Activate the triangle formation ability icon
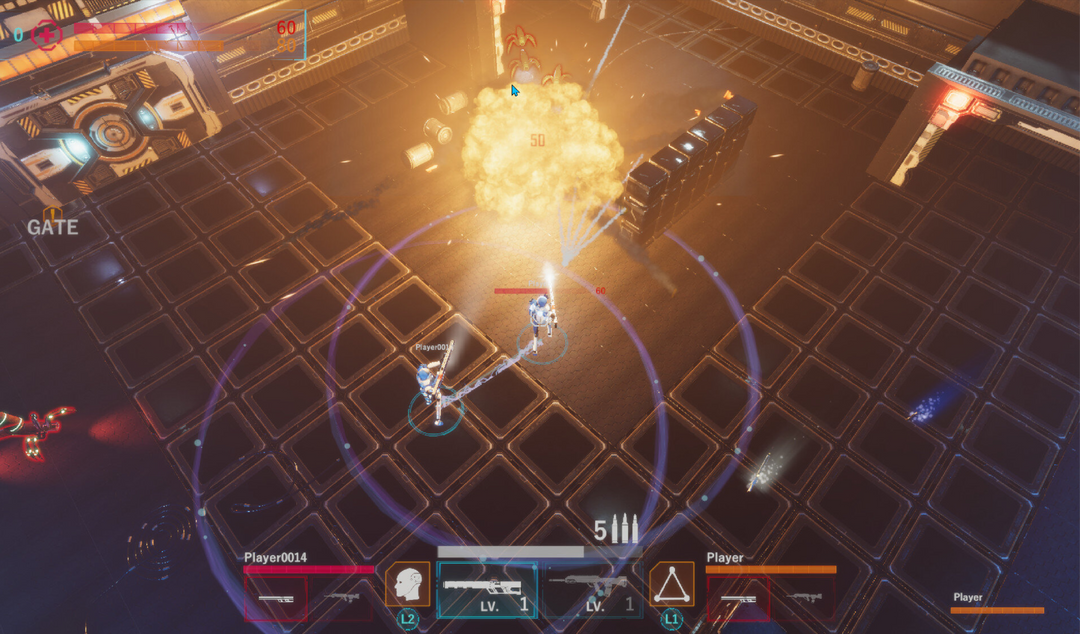 (x=671, y=584)
